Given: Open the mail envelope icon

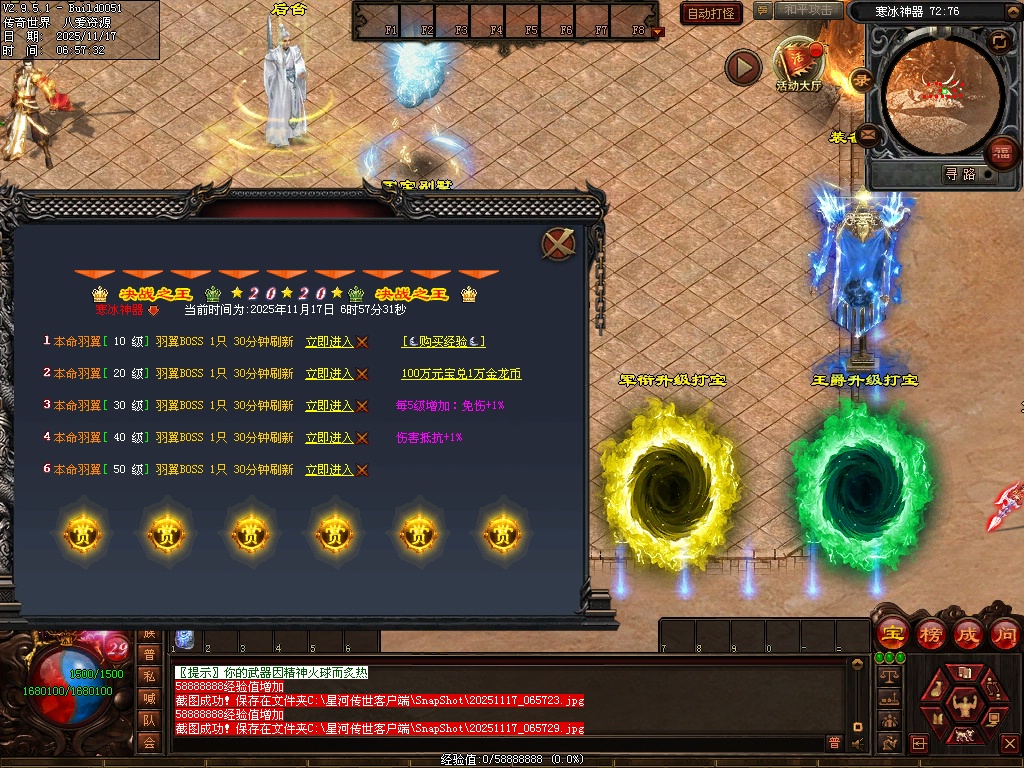Looking at the screenshot, I should point(867,133).
